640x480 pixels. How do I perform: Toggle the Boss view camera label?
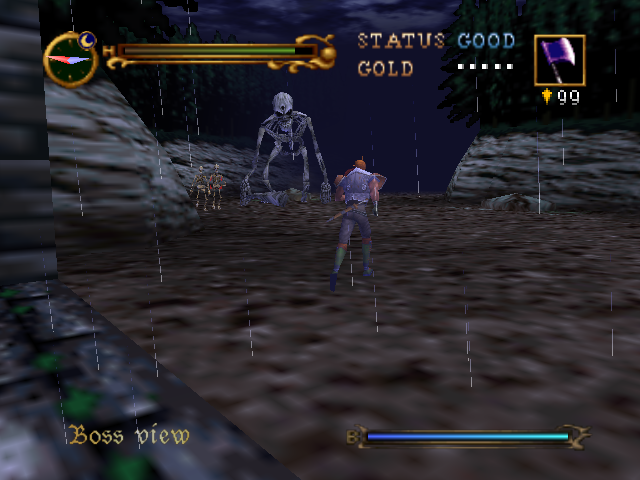pos(129,435)
